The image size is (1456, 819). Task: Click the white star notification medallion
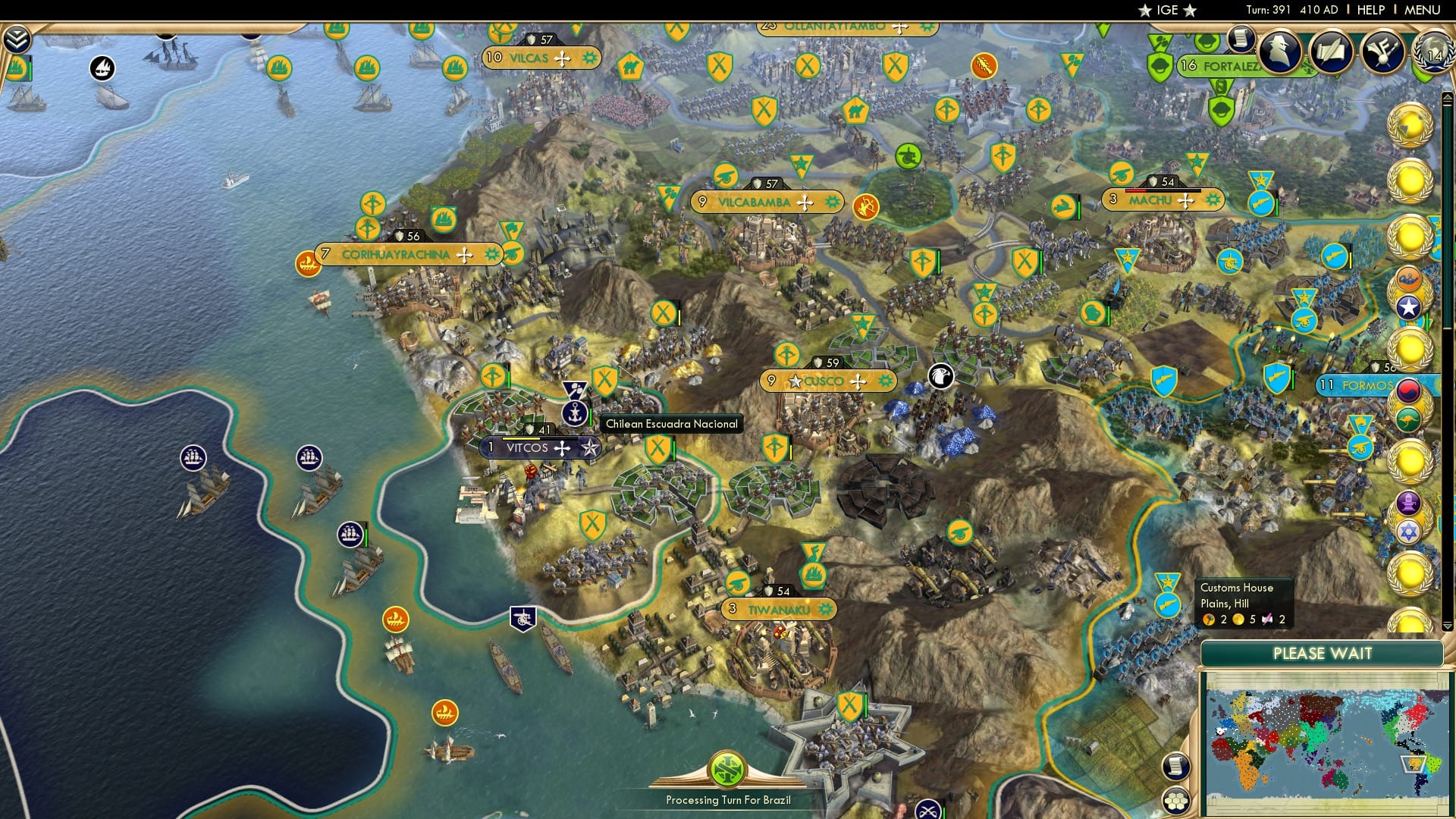pyautogui.click(x=1407, y=306)
